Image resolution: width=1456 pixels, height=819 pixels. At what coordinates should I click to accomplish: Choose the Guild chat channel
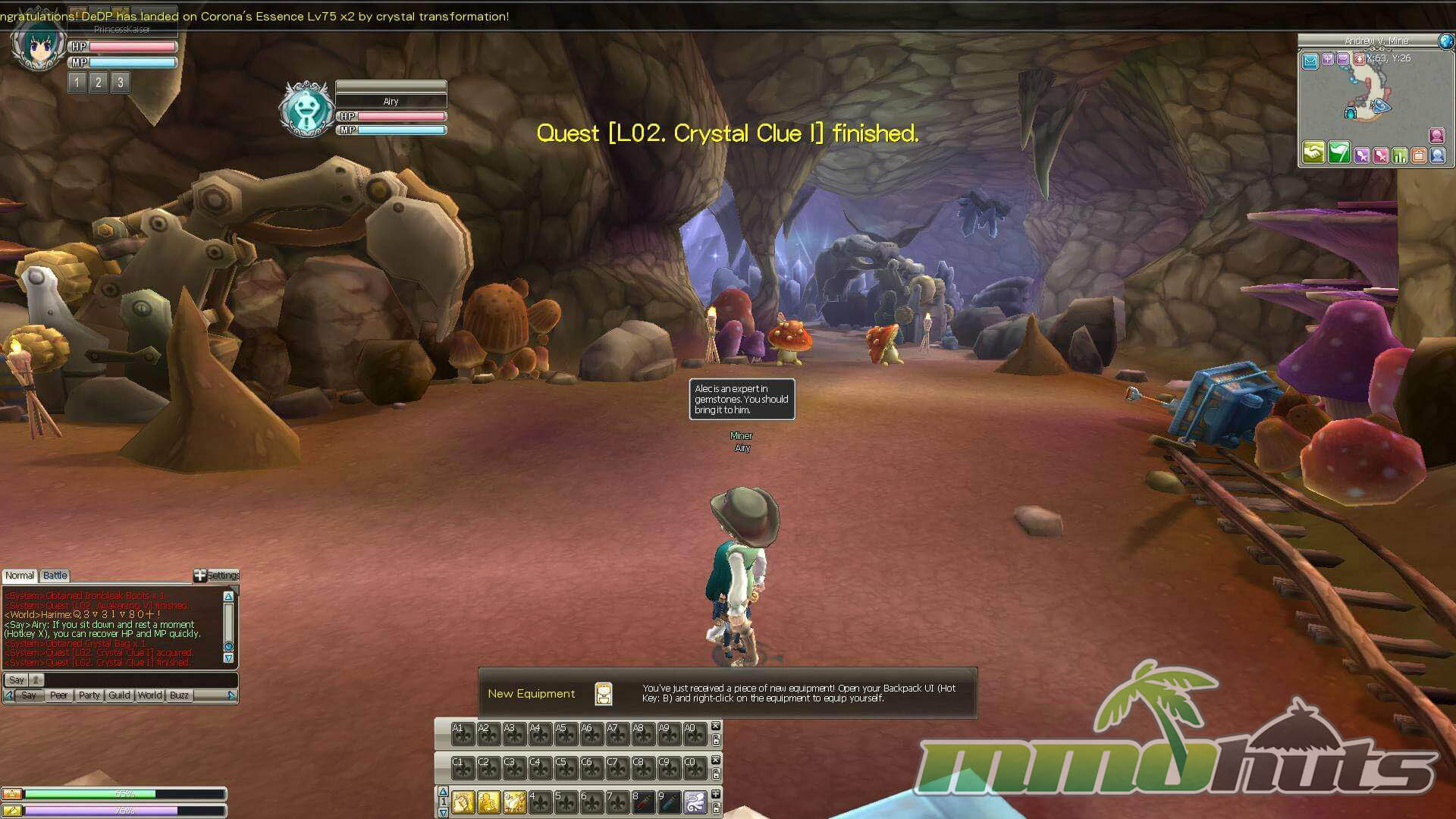[x=119, y=695]
